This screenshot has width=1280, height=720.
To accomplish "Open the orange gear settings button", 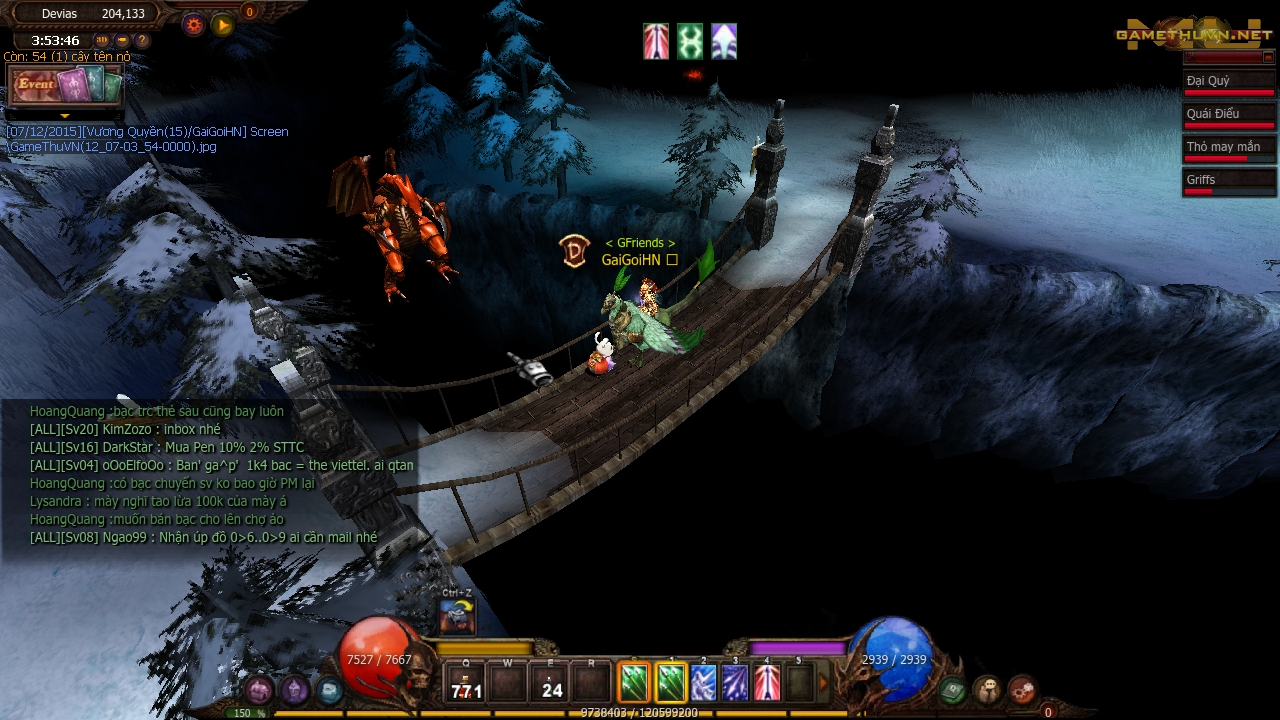I will (194, 25).
